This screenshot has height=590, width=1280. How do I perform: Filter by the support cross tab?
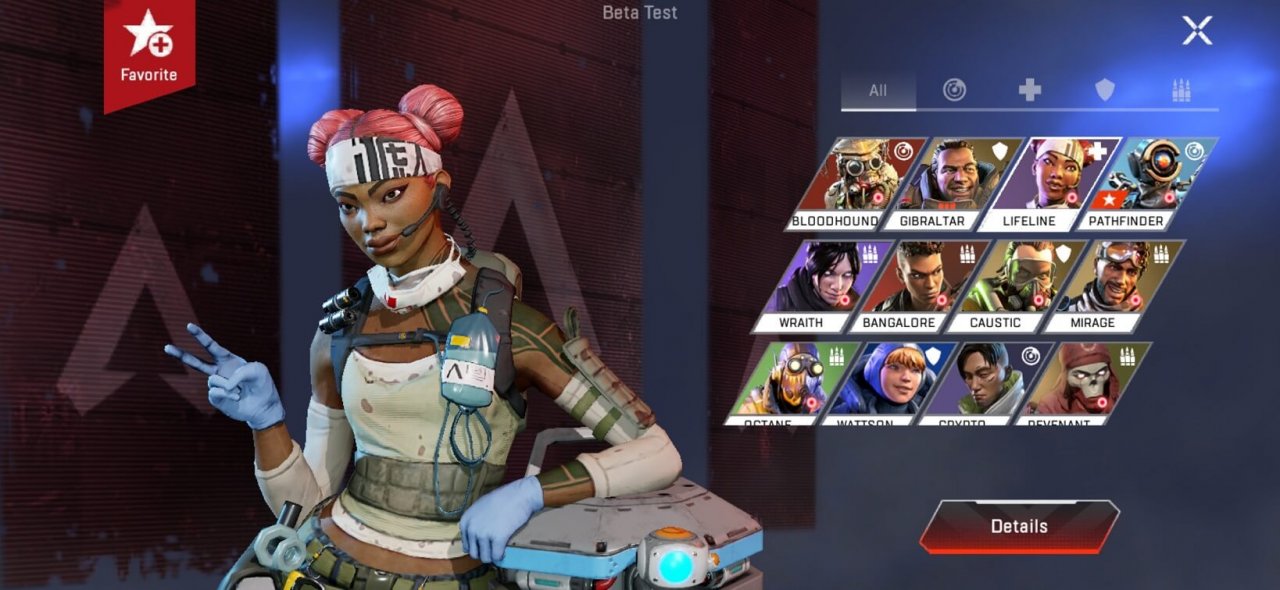1030,90
